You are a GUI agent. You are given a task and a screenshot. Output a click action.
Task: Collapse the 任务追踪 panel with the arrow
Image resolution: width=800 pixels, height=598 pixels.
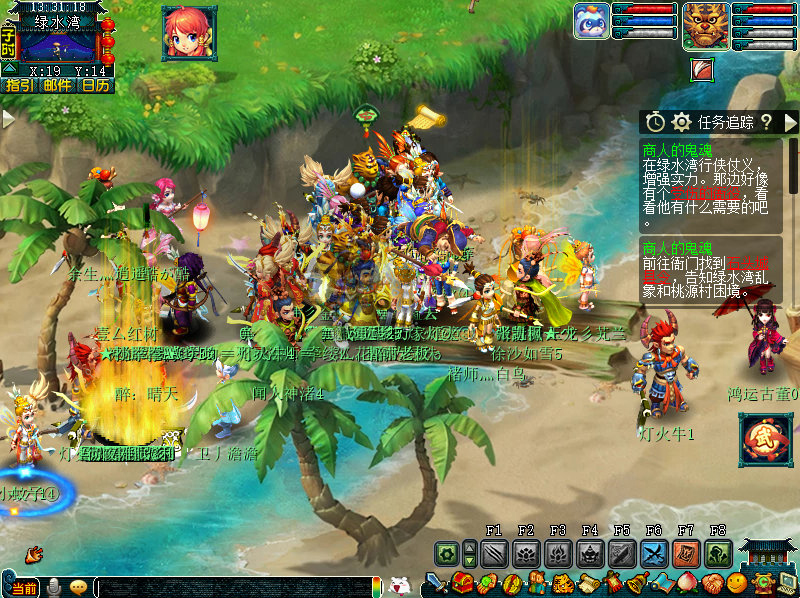(789, 122)
